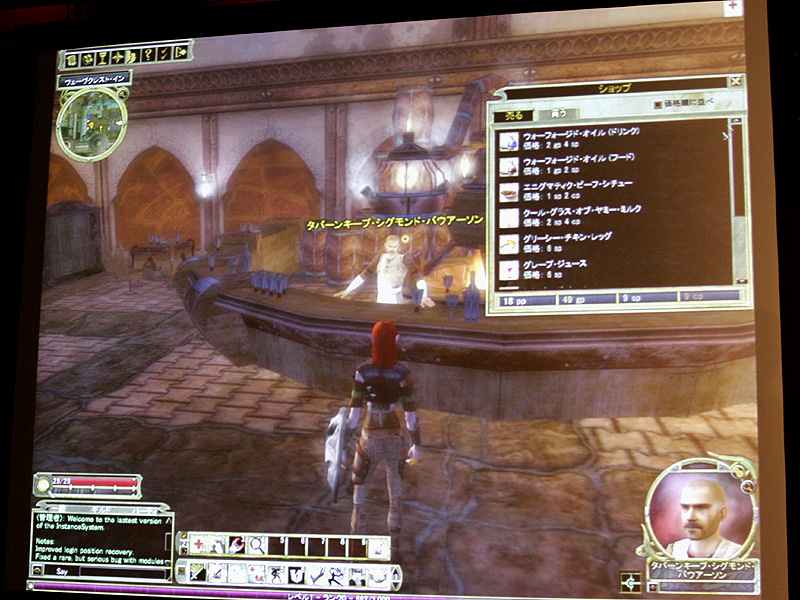Select ウォーフォージド・オイル (フード) in shop list
This screenshot has height=600, width=800.
[x=580, y=165]
